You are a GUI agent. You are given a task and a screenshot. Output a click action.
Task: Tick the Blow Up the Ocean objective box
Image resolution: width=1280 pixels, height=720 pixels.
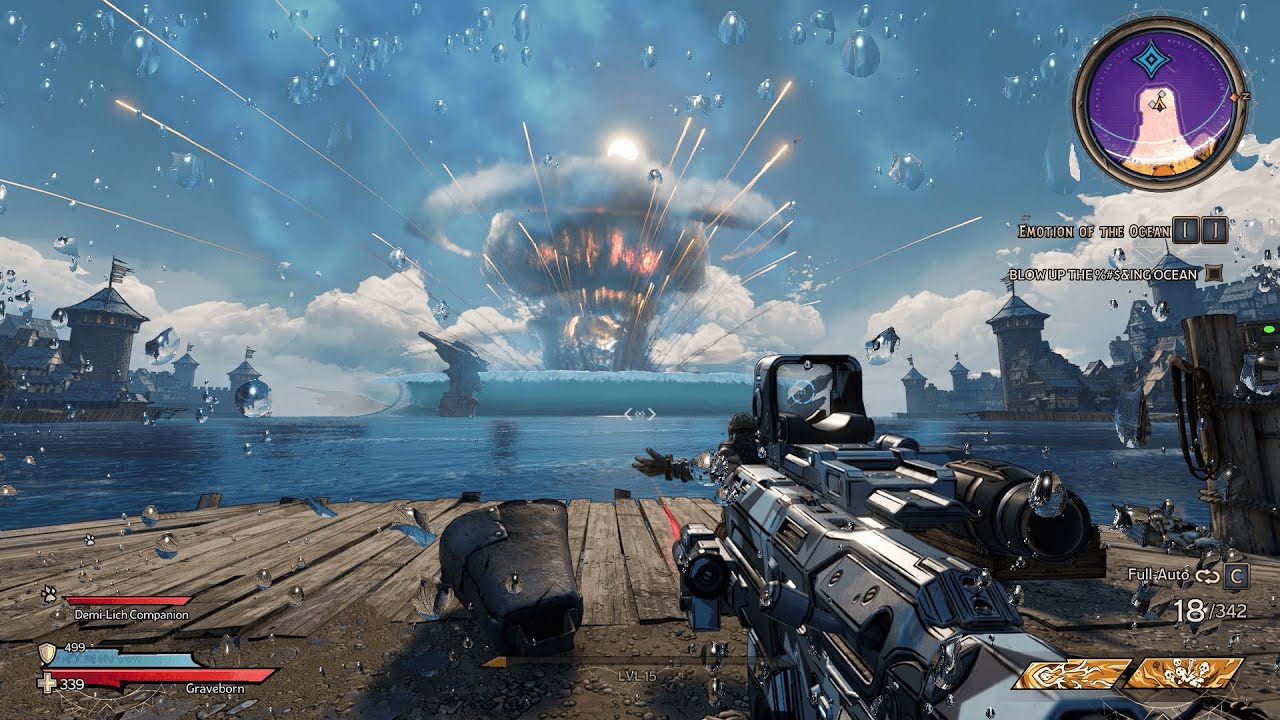[1214, 273]
